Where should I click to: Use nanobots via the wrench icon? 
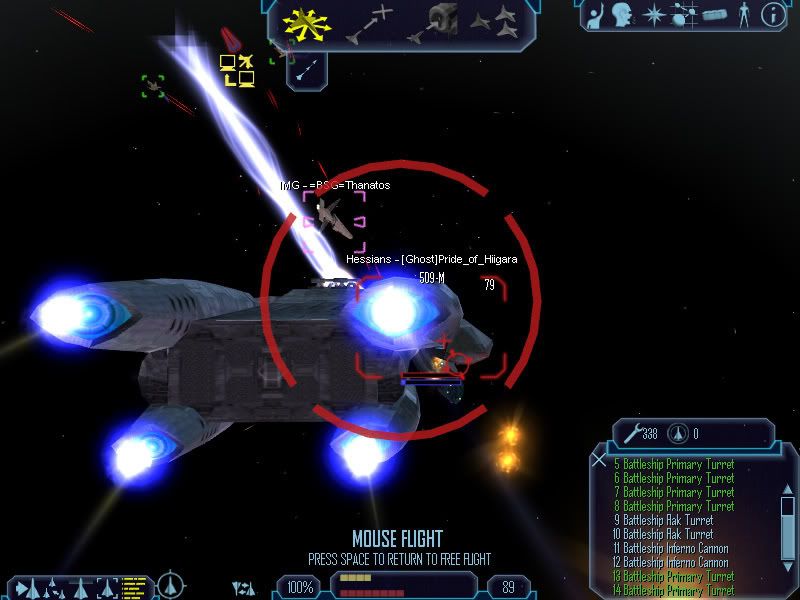coord(630,434)
